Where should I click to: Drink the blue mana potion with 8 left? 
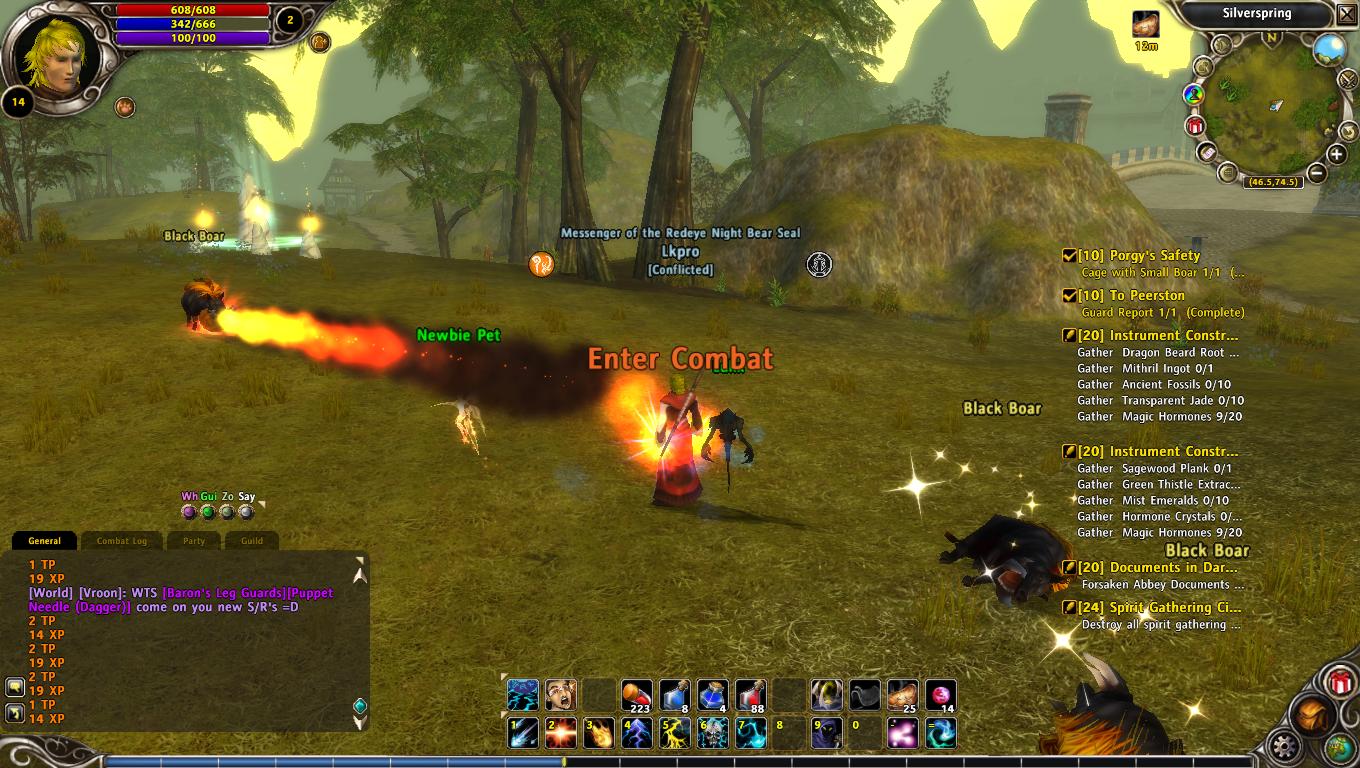(675, 695)
